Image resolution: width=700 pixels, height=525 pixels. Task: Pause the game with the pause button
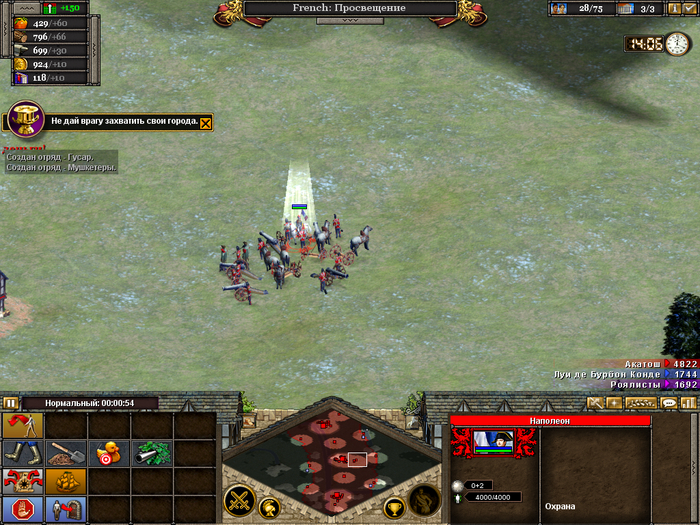pyautogui.click(x=11, y=403)
